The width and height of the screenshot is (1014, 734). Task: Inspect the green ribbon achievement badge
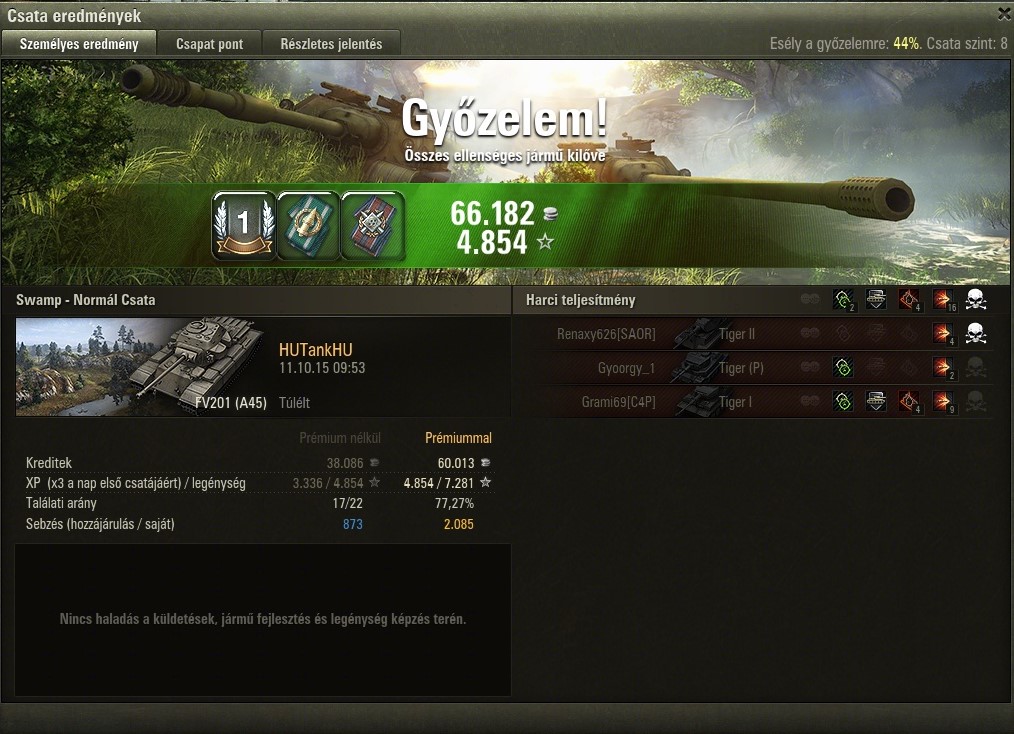point(308,225)
